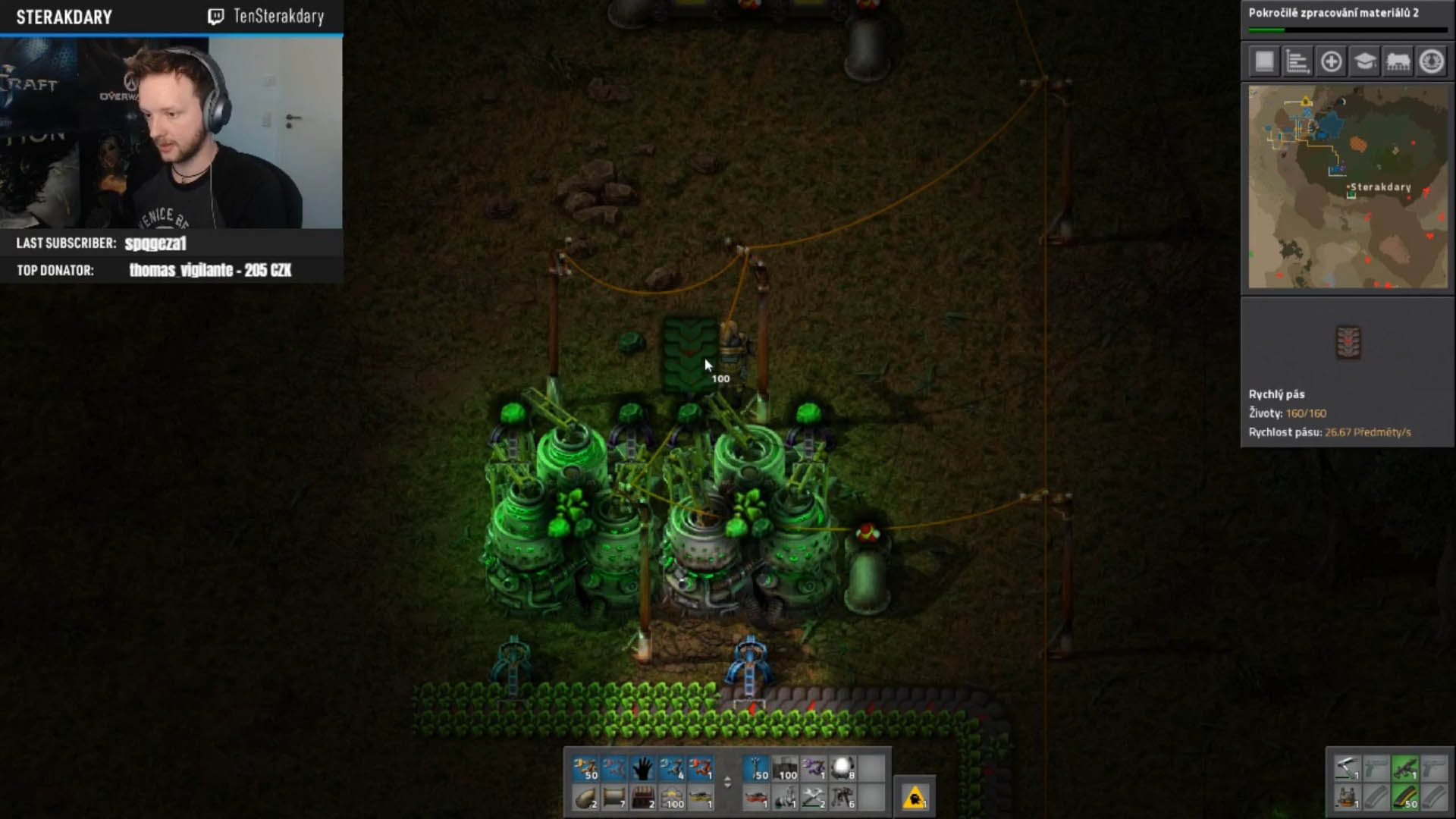Click the ammo magazine slot with 50

(x=1404, y=797)
